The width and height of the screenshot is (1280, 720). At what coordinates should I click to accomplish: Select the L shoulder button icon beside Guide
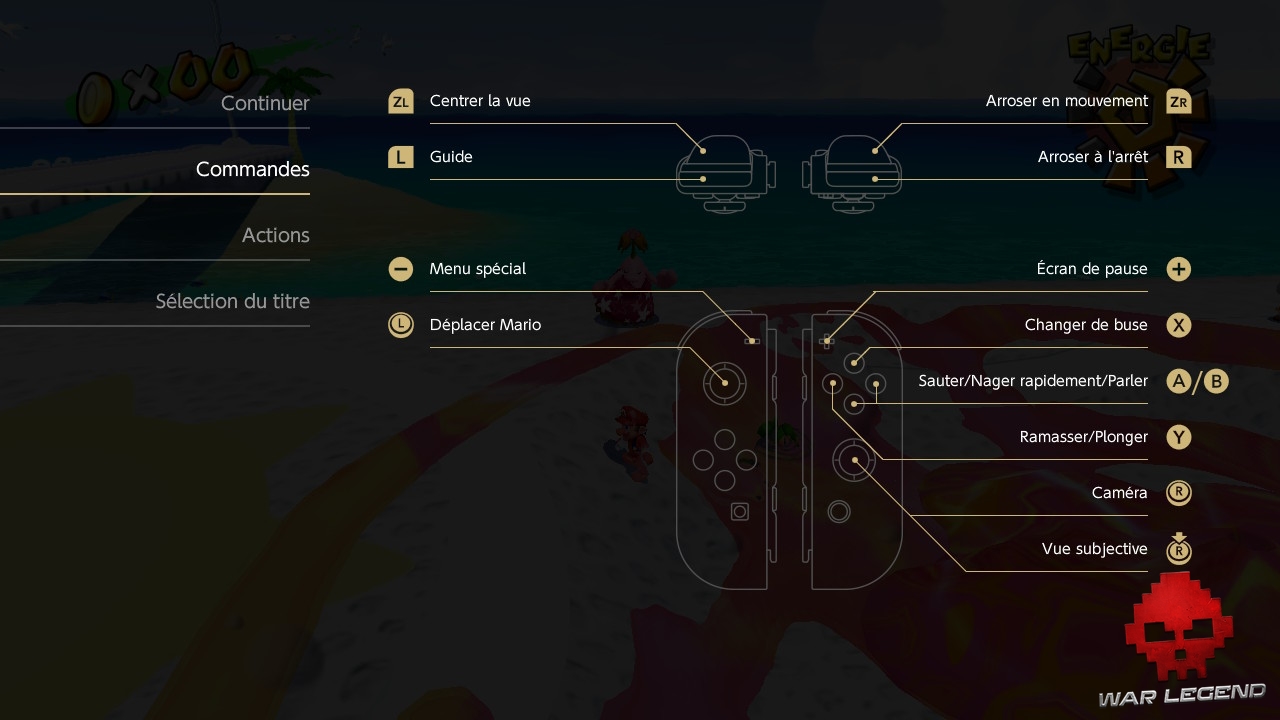click(400, 157)
